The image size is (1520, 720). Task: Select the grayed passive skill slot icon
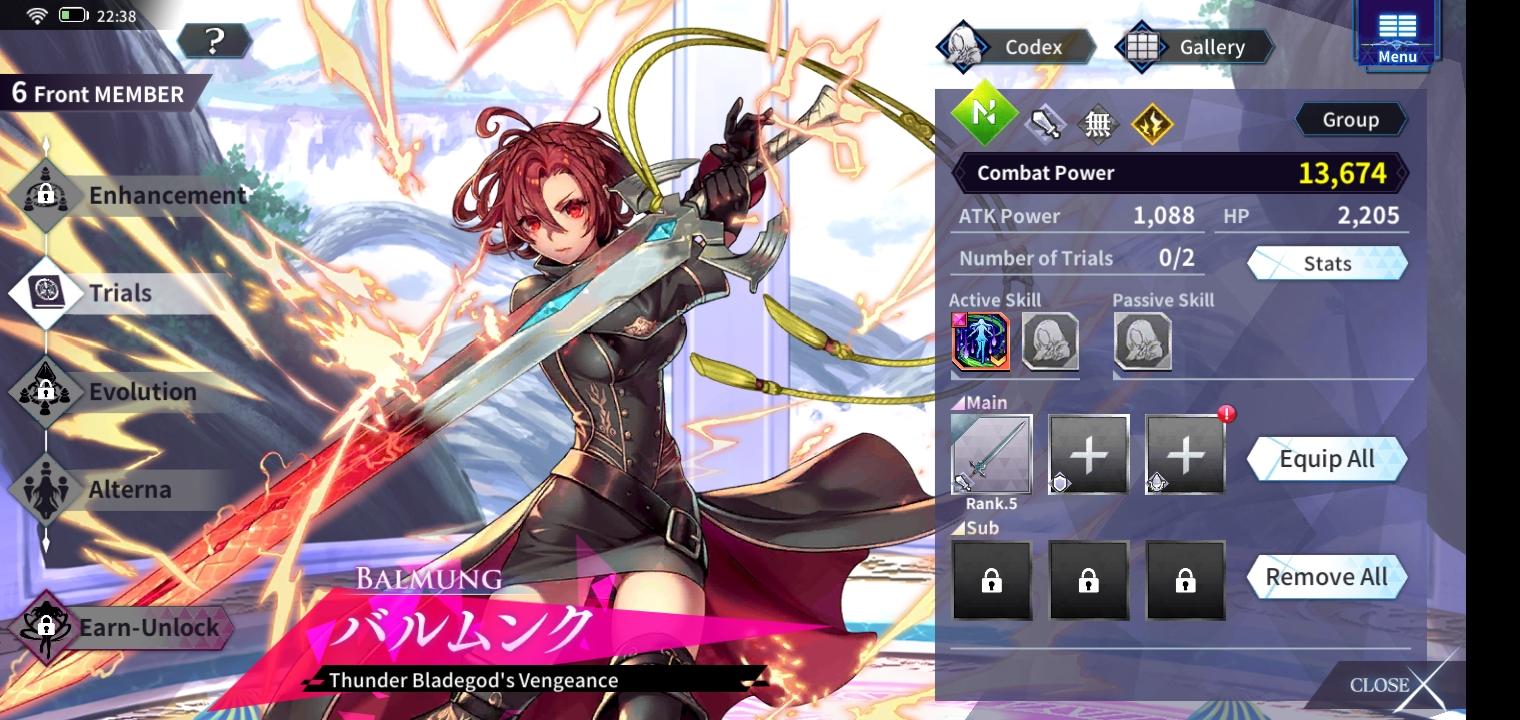[x=1143, y=340]
